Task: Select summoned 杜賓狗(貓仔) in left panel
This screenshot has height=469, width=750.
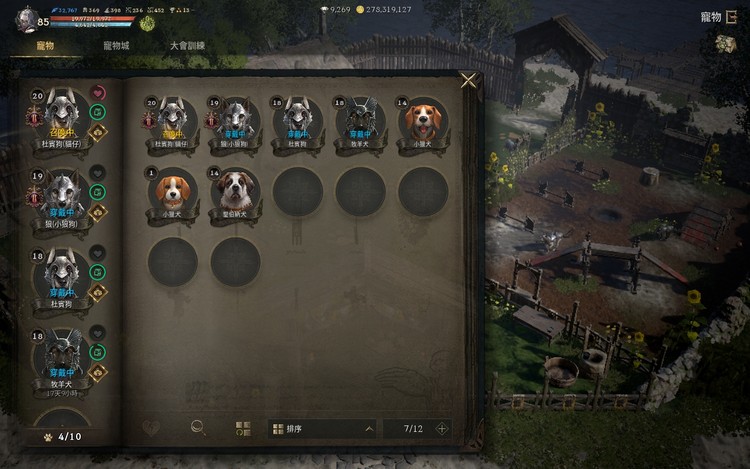Action: (62, 113)
